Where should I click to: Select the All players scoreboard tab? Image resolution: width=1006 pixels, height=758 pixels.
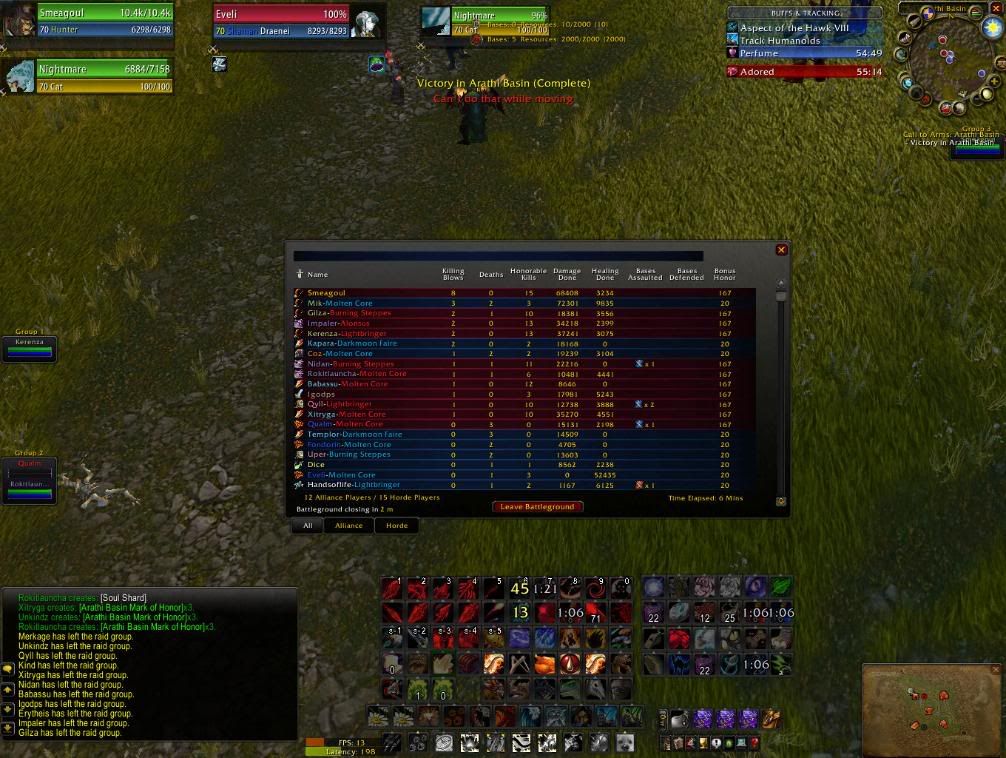coord(308,525)
